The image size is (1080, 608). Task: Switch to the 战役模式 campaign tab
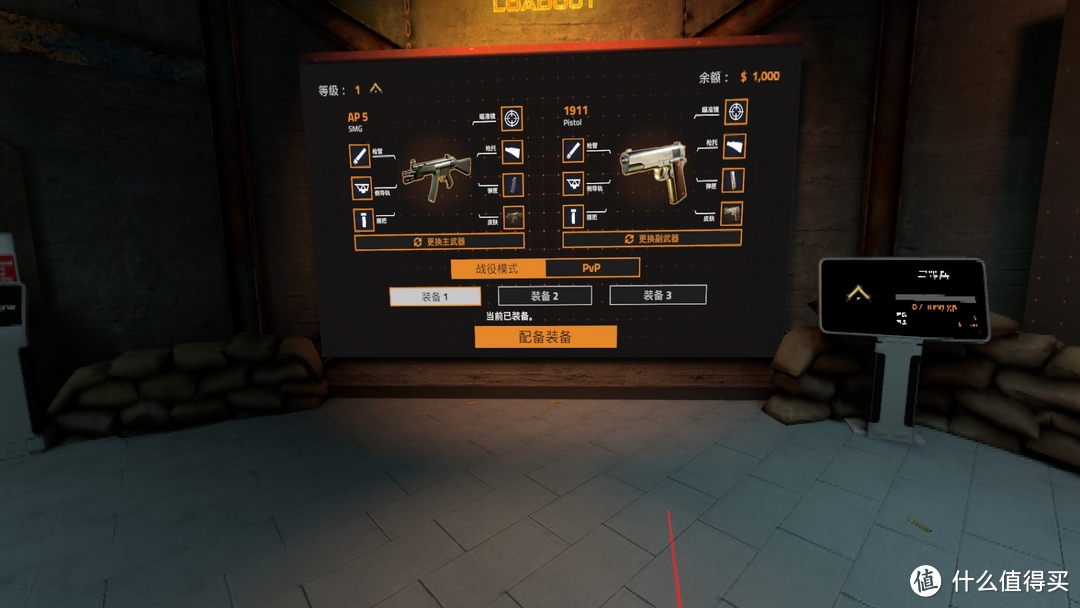pos(498,269)
